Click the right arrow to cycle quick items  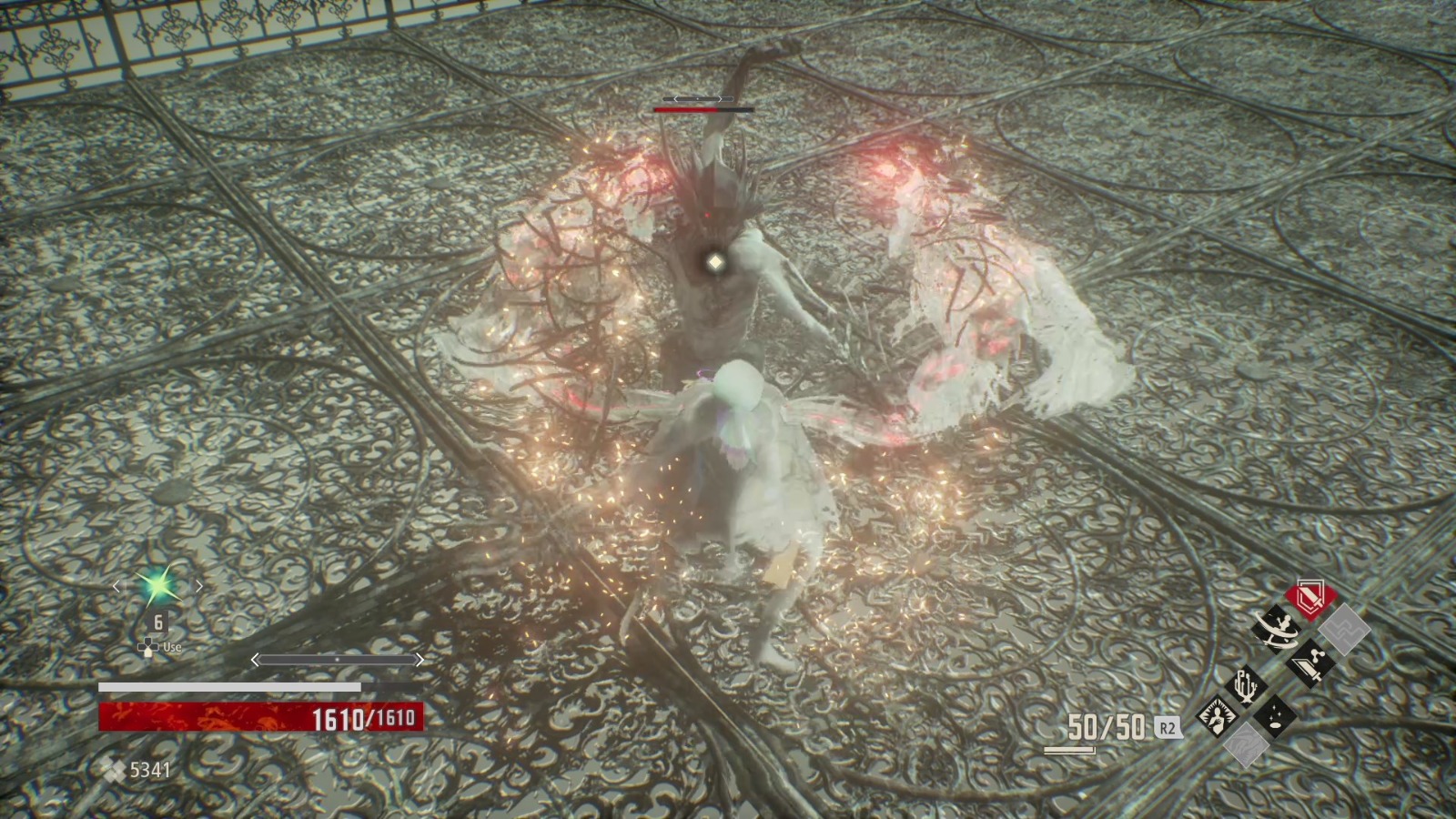[x=199, y=587]
